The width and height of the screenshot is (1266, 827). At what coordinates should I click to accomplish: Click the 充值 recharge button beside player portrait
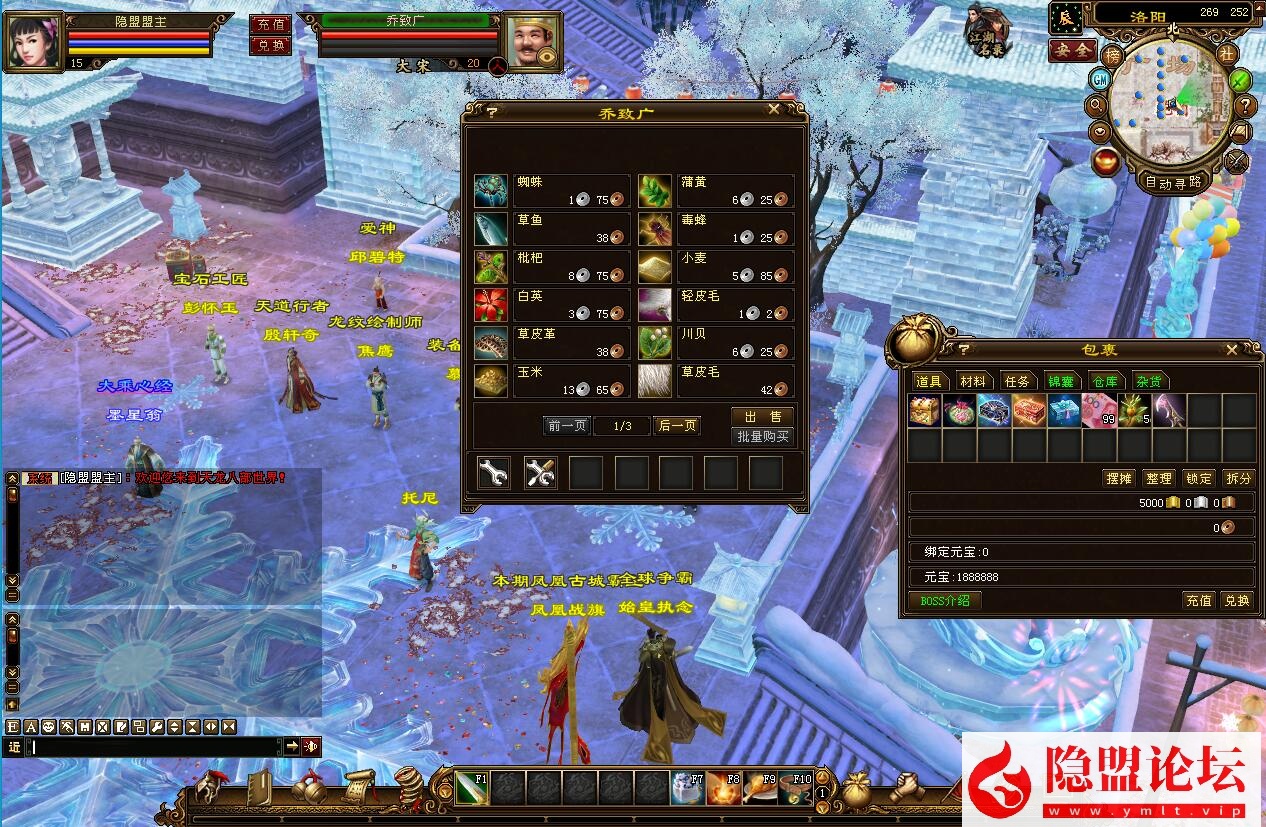(x=270, y=24)
